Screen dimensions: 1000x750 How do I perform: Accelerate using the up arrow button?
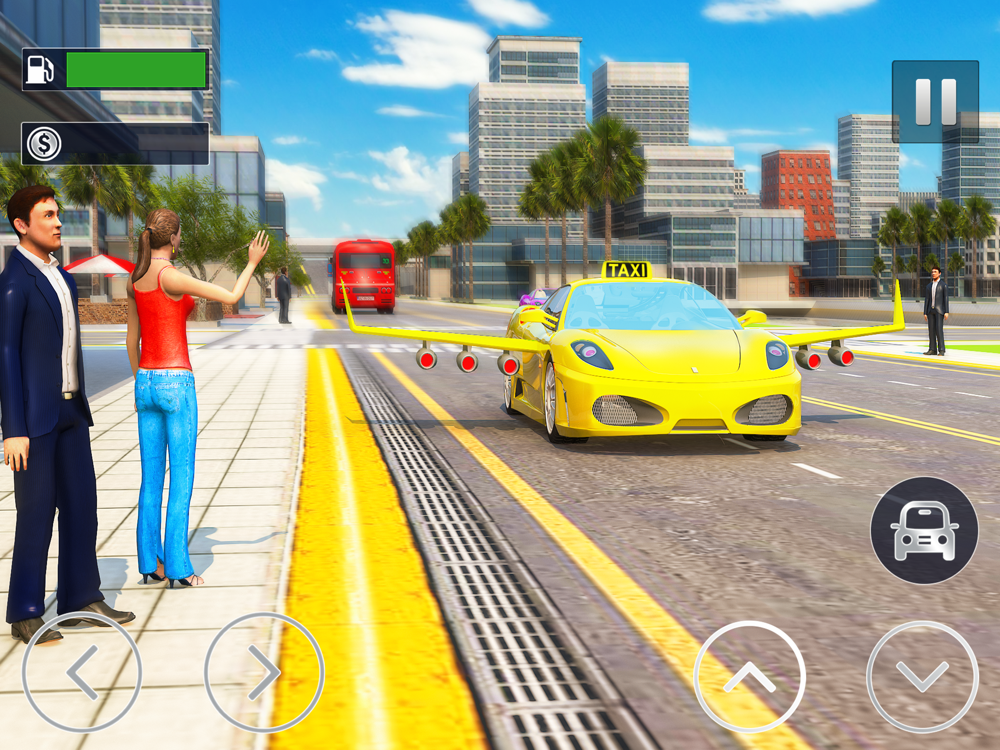(749, 677)
